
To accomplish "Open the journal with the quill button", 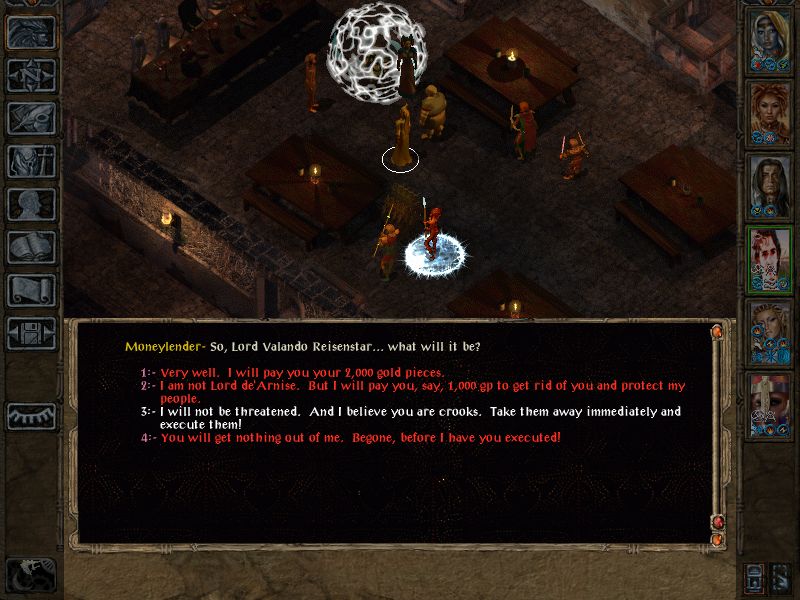I will click(x=31, y=118).
